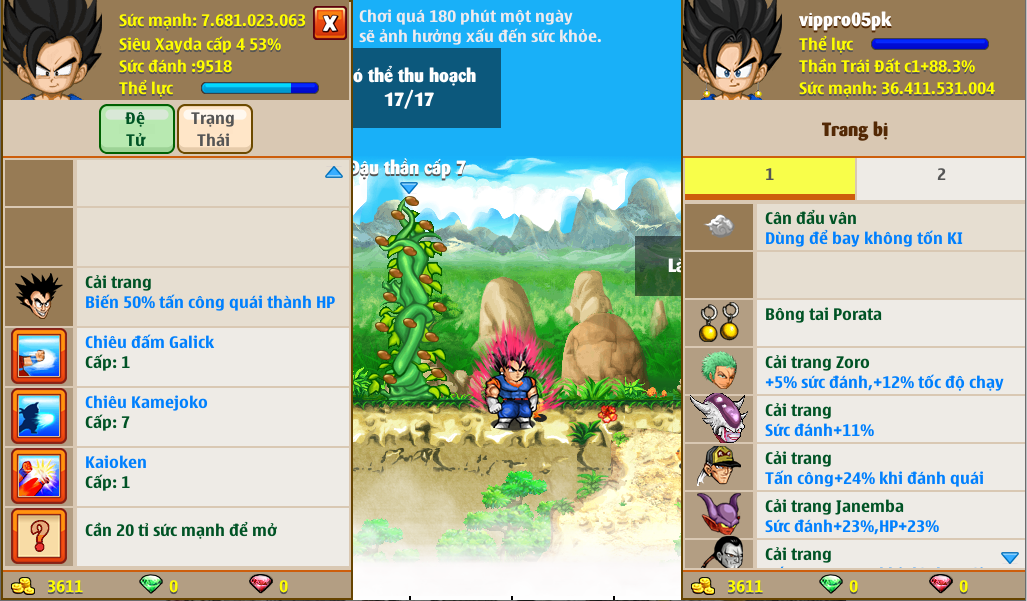Click the down arrow in the equipment list
This screenshot has height=601, width=1027.
click(1010, 557)
